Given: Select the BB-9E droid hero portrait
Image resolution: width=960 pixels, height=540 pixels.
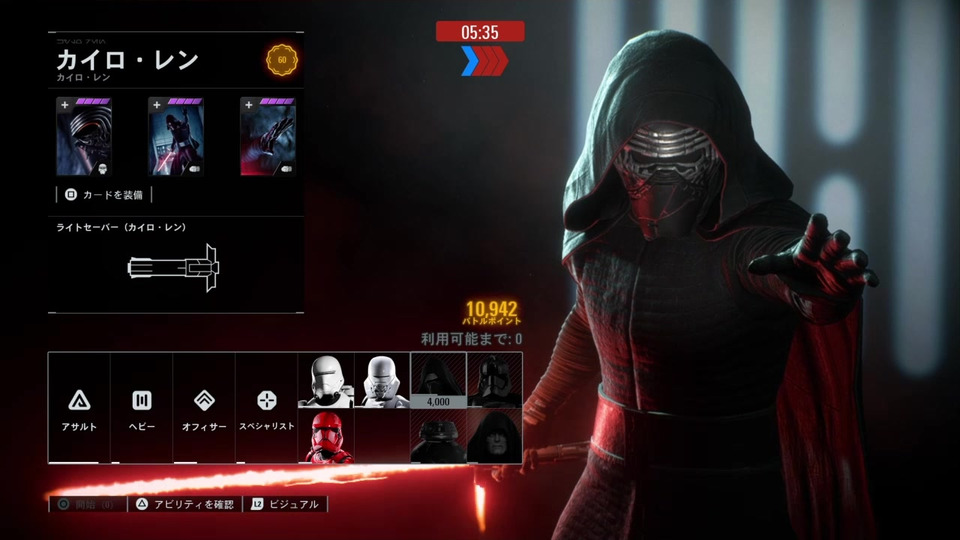Looking at the screenshot, I should pyautogui.click(x=438, y=436).
